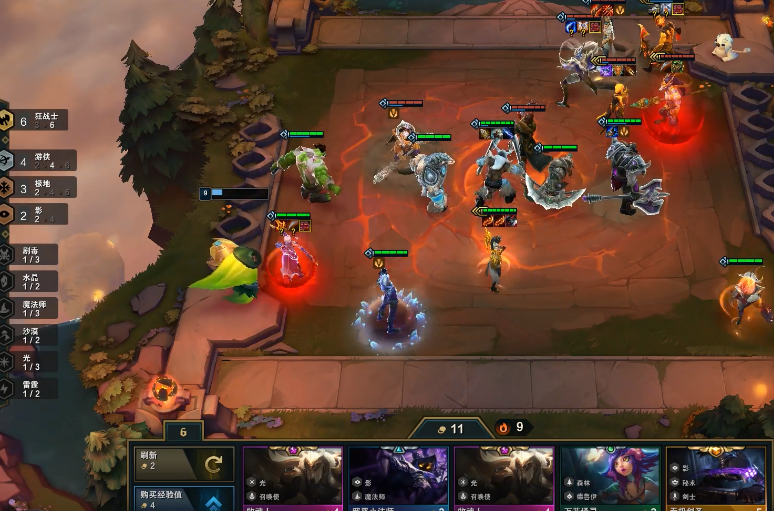Inspect the 剧毒 trait entry
Image resolution: width=774 pixels, height=511 pixels.
click(x=30, y=256)
